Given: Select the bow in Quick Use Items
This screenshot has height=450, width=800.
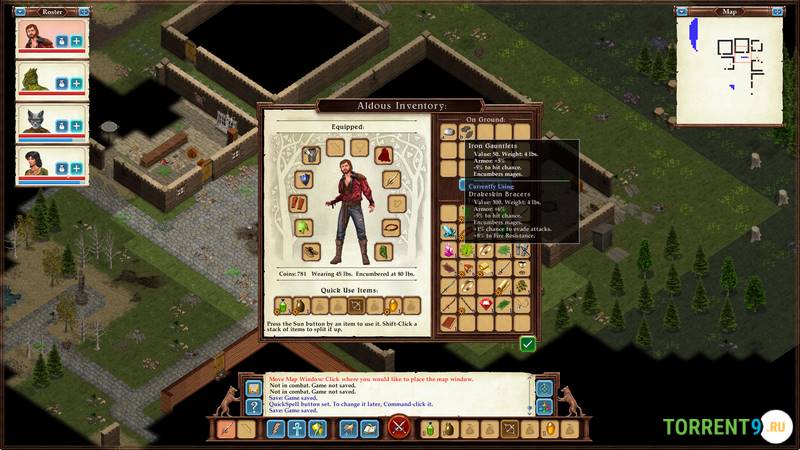Looking at the screenshot, I should click(x=356, y=305).
